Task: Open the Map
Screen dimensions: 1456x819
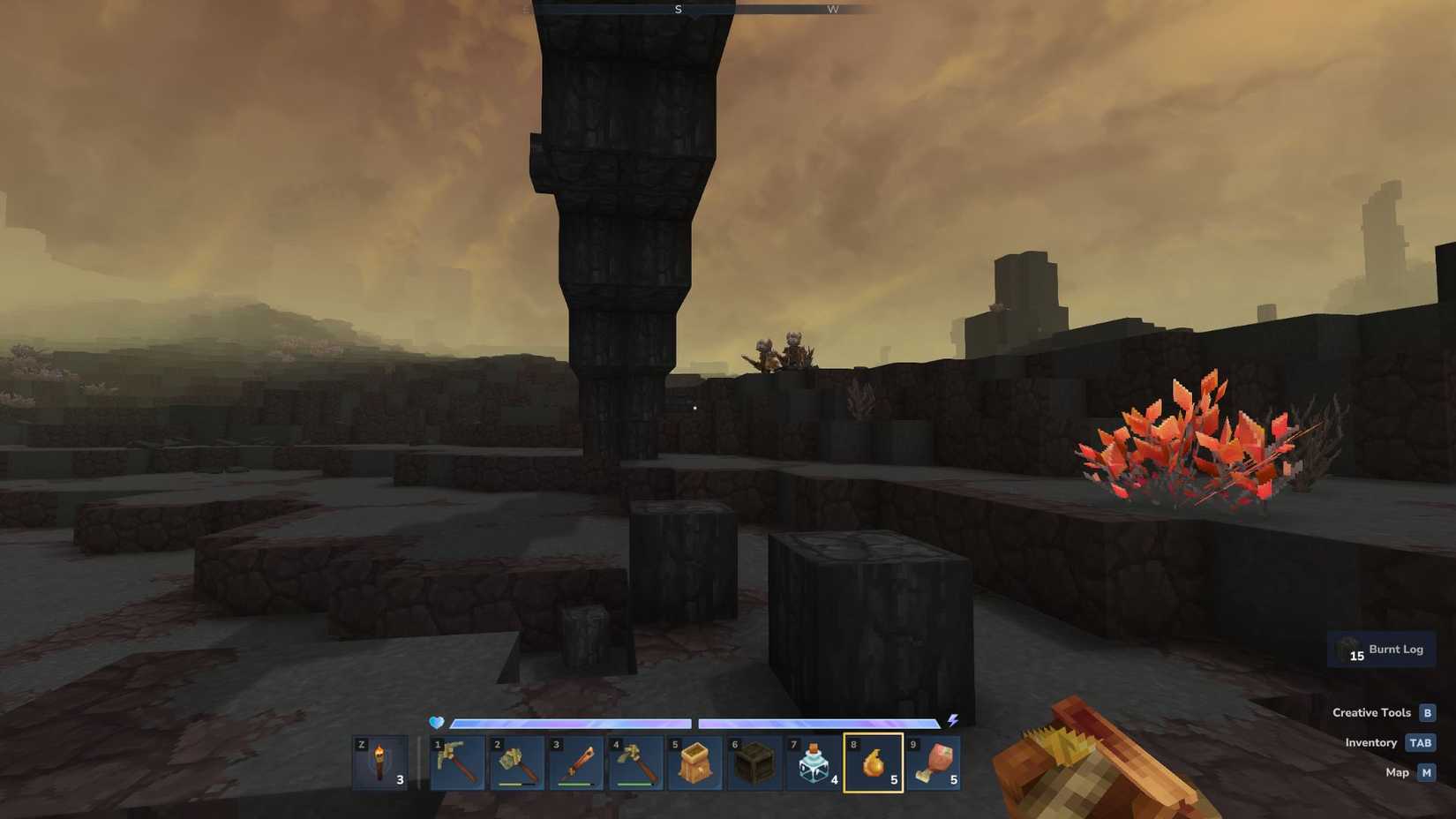Action: tap(1398, 772)
